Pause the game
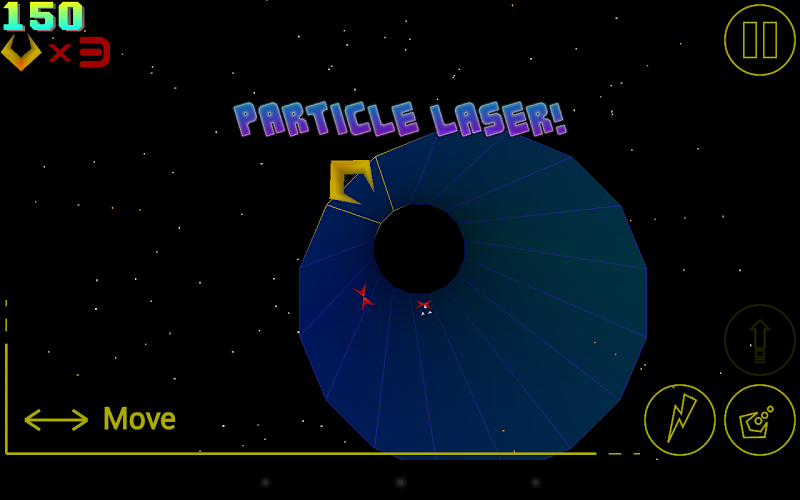 760,40
